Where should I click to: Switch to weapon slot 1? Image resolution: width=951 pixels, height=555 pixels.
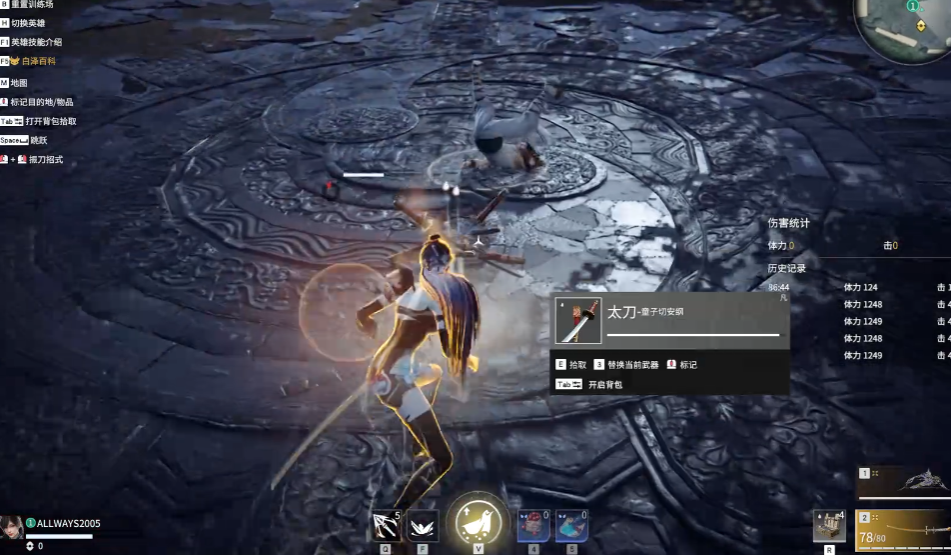[x=904, y=482]
